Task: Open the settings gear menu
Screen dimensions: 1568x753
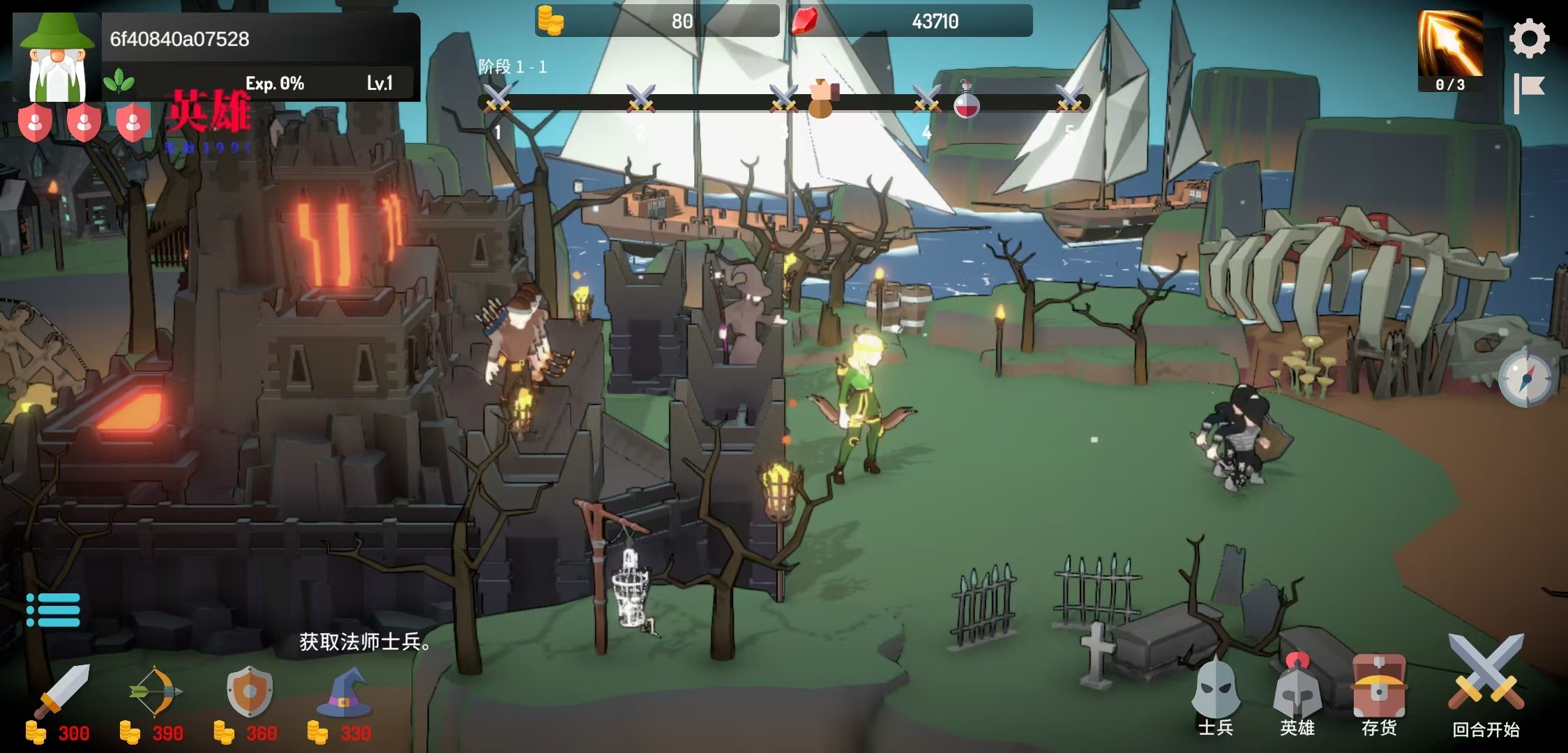Action: [1529, 38]
